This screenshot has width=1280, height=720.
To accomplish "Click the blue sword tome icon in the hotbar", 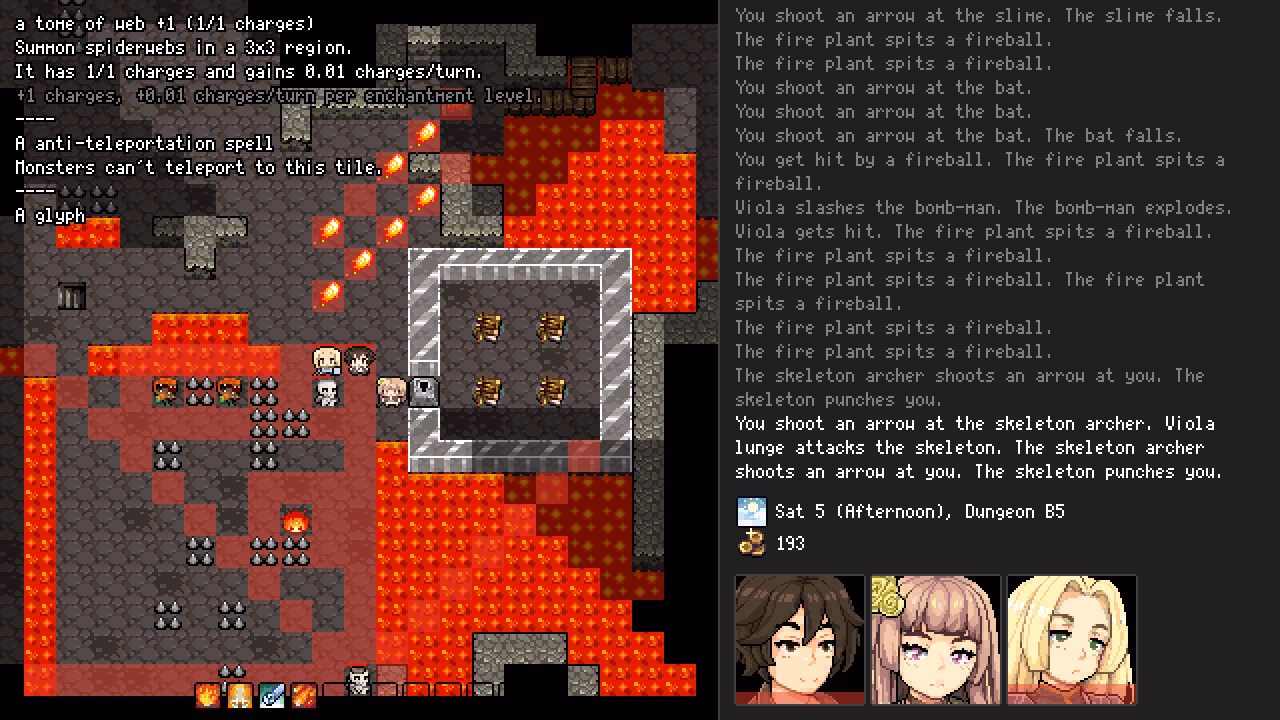I will [272, 695].
